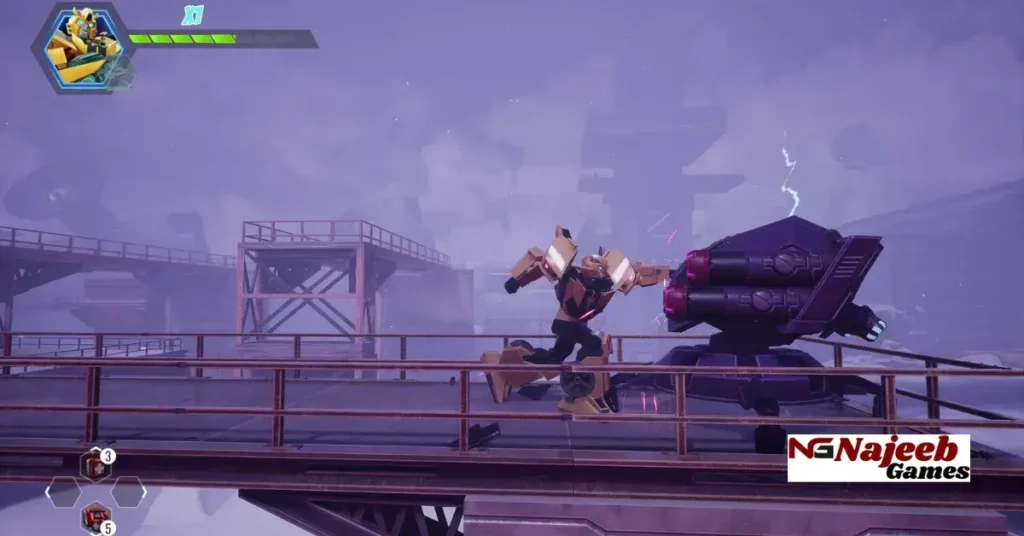Screen dimensions: 1024x536
Task: Click the Najeeb Games watermark logo
Action: [878, 458]
